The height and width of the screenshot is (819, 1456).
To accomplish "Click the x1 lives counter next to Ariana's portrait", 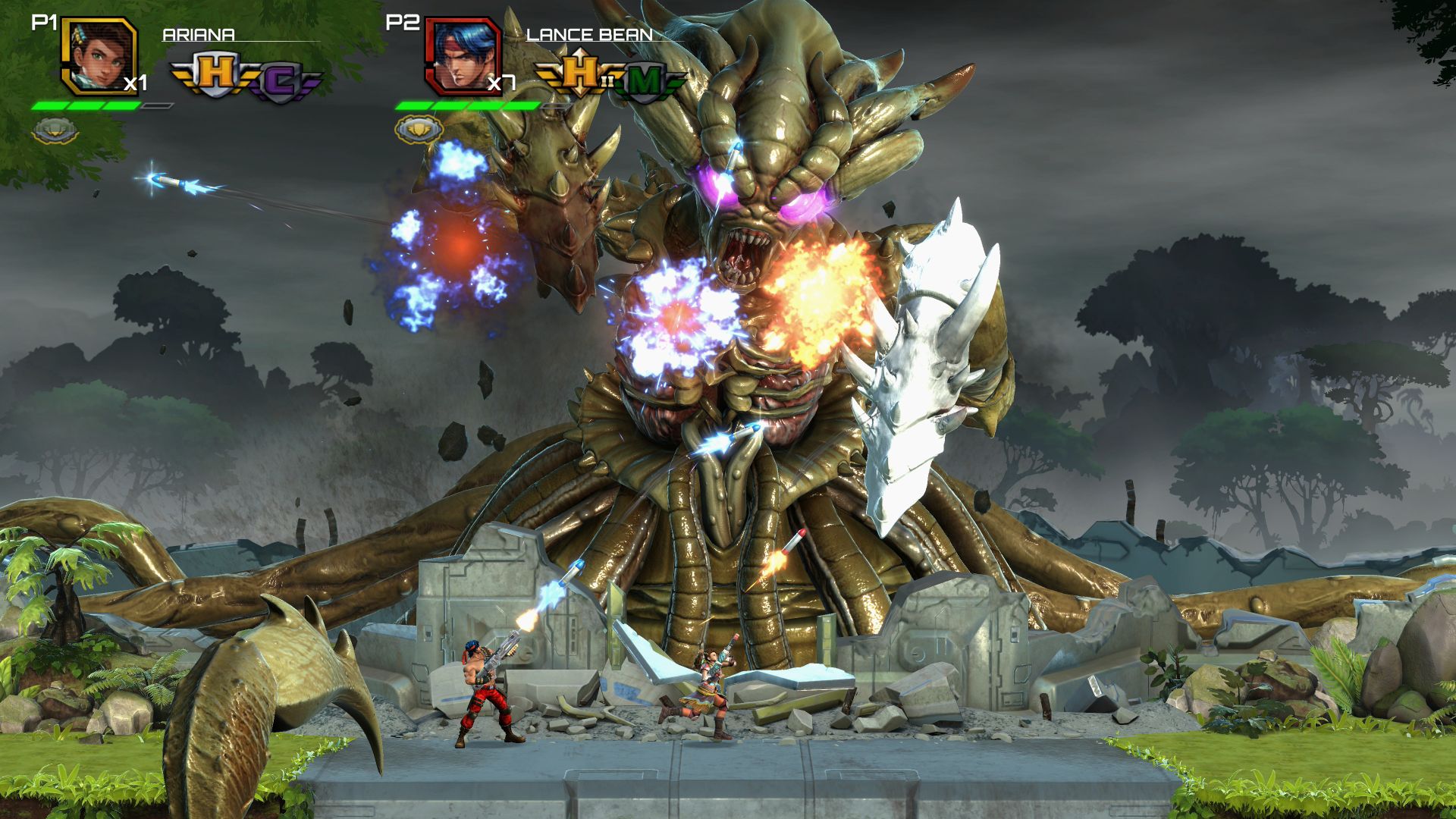I will [136, 83].
